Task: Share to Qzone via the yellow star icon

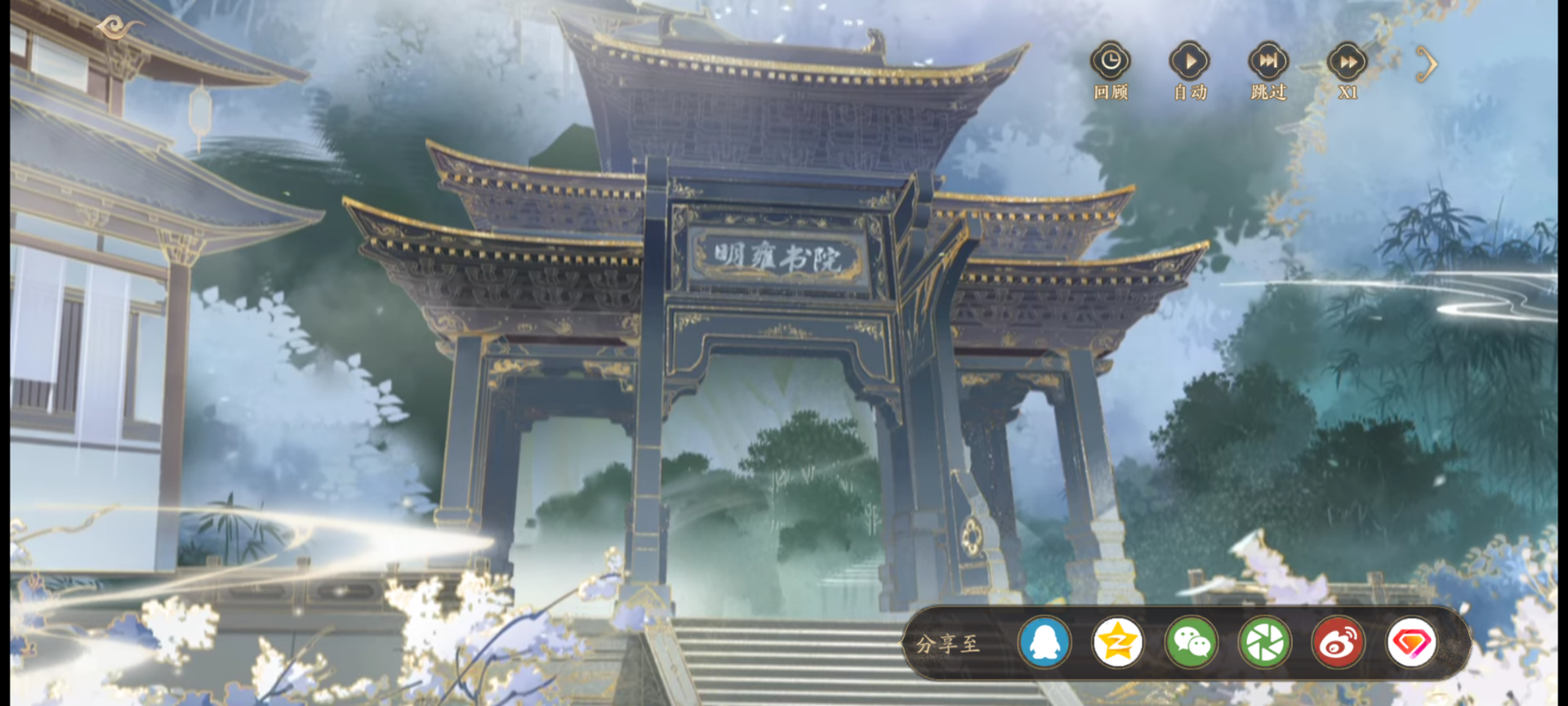Action: click(1117, 643)
